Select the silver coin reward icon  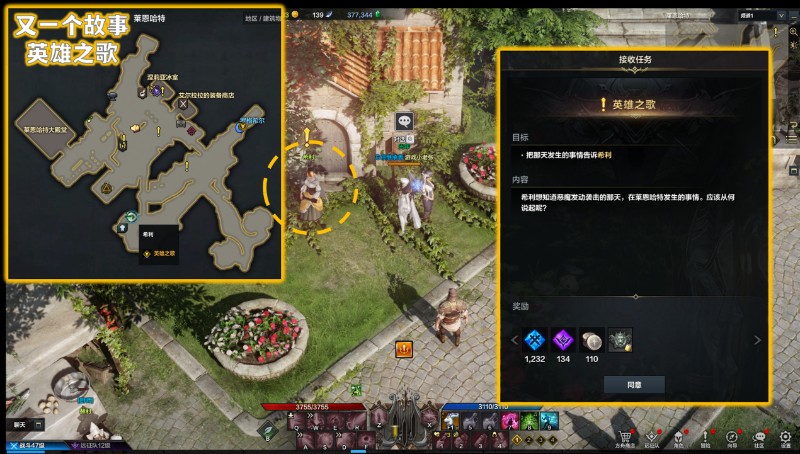pyautogui.click(x=591, y=340)
